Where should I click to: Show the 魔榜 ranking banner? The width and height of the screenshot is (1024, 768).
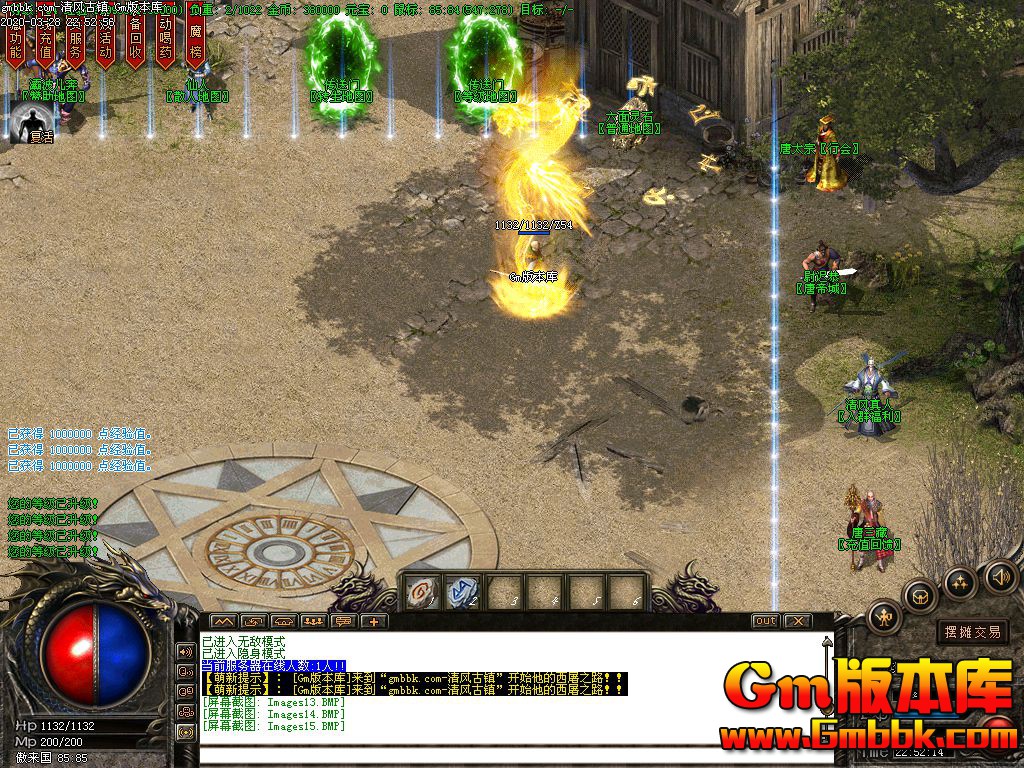coord(196,43)
